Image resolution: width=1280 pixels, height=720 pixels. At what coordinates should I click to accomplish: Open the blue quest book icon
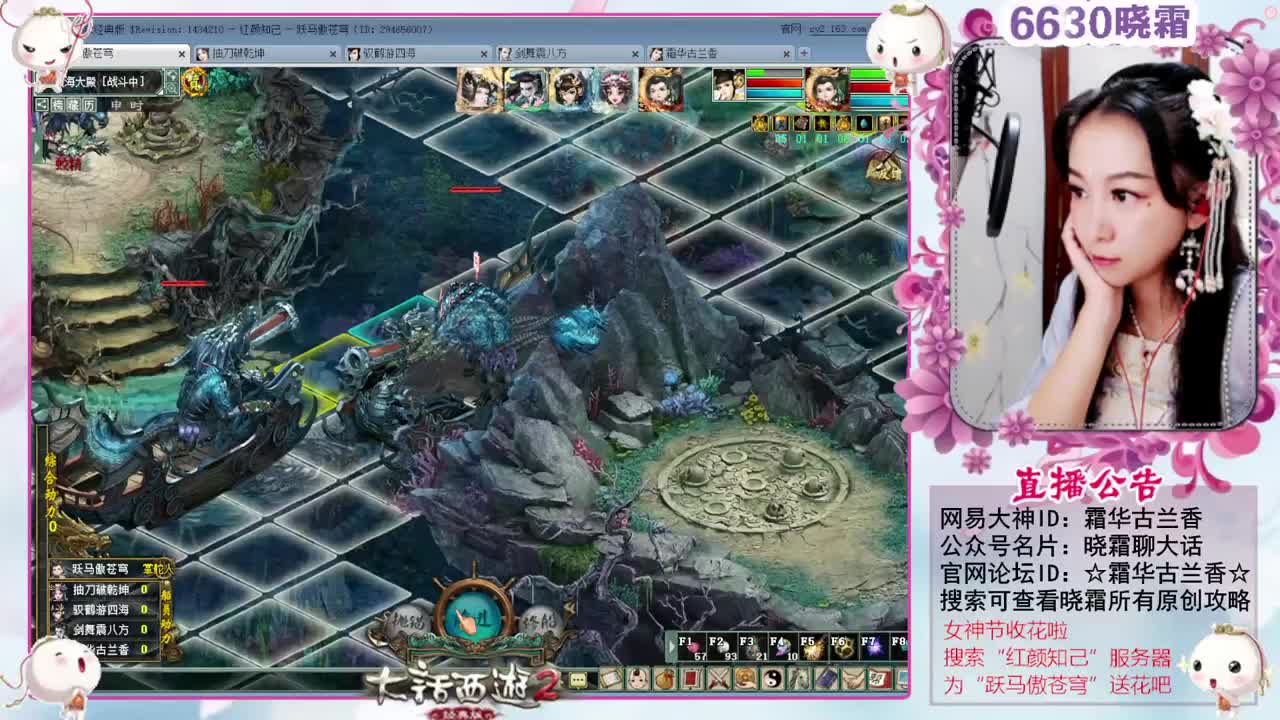826,681
